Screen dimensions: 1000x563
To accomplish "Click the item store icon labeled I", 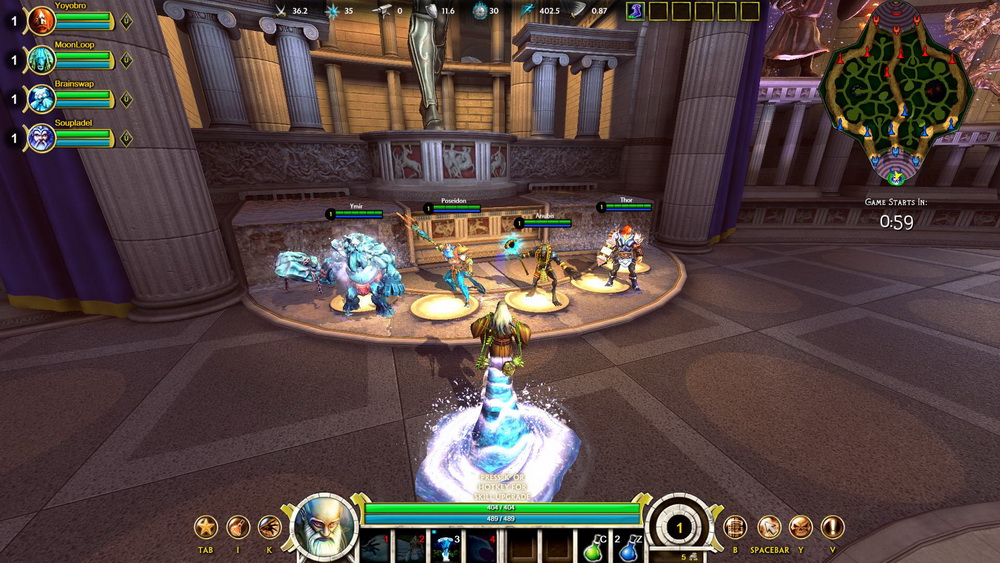I will point(238,527).
